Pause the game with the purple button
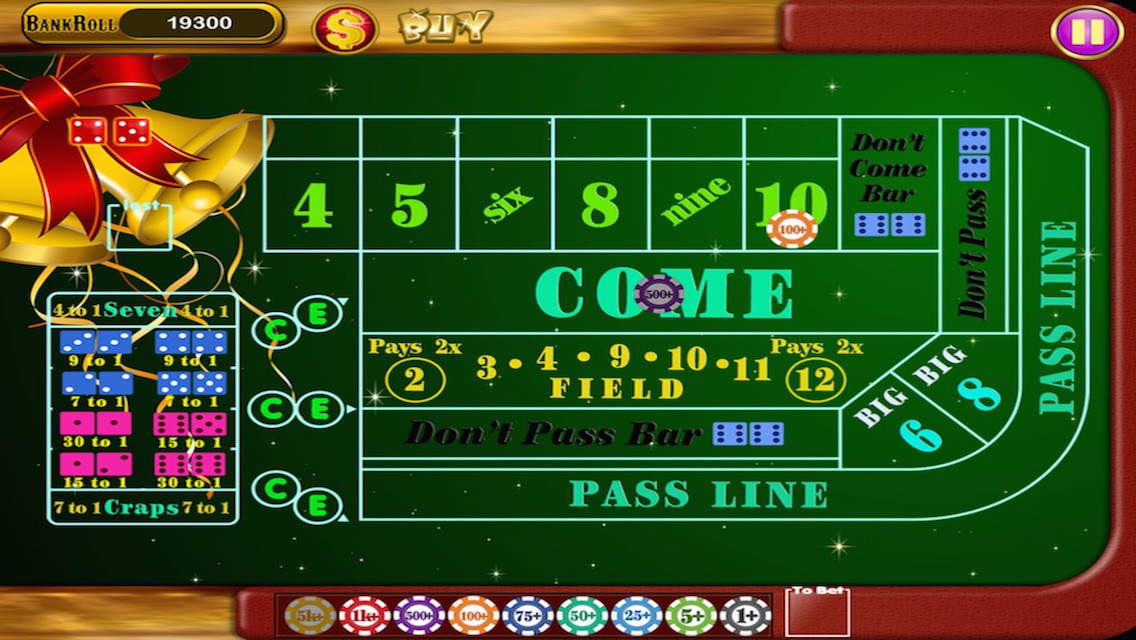 click(1085, 32)
